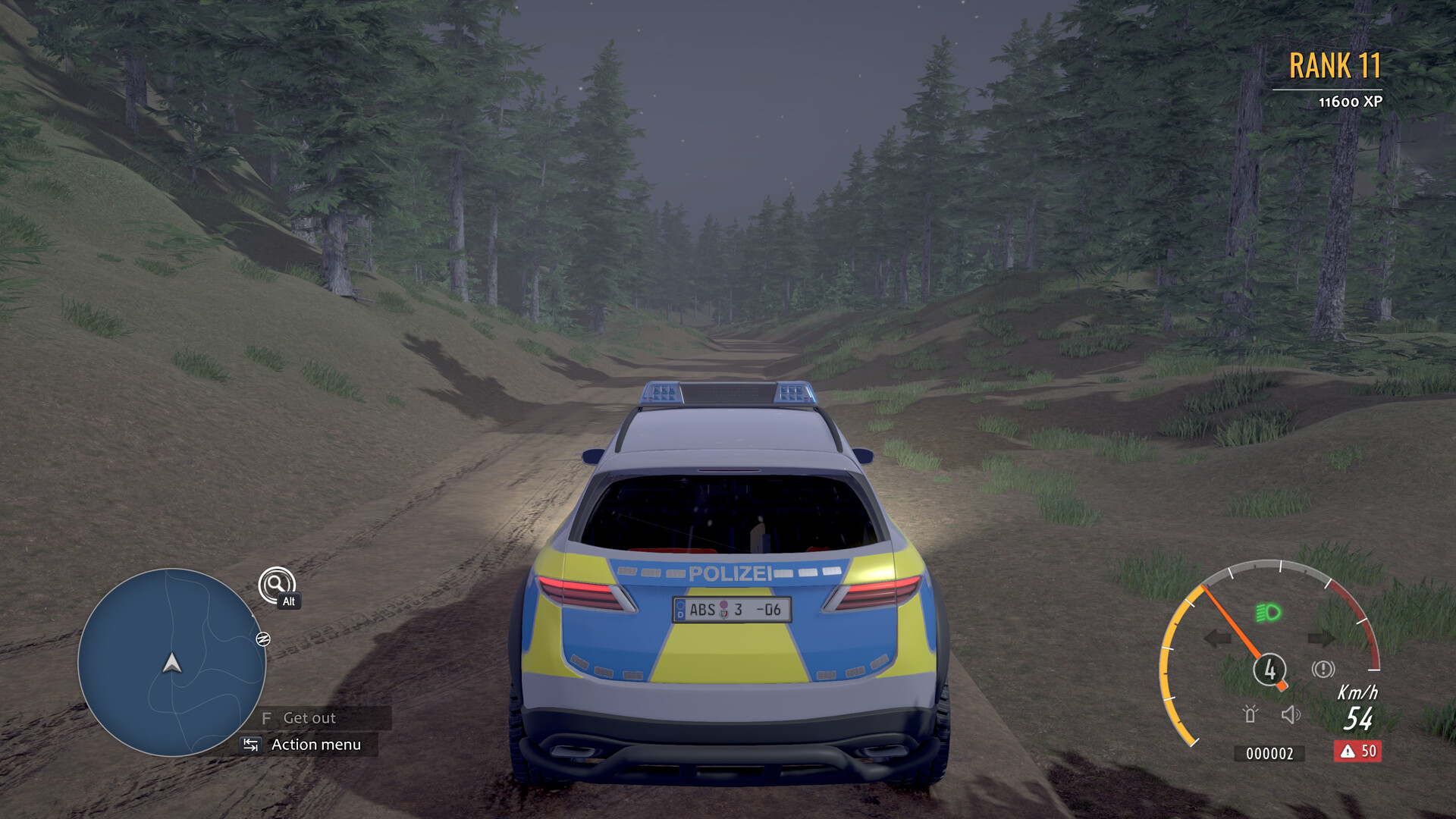Screen dimensions: 1456x819
Task: Click the Action menu arrows icon
Action: click(x=251, y=745)
